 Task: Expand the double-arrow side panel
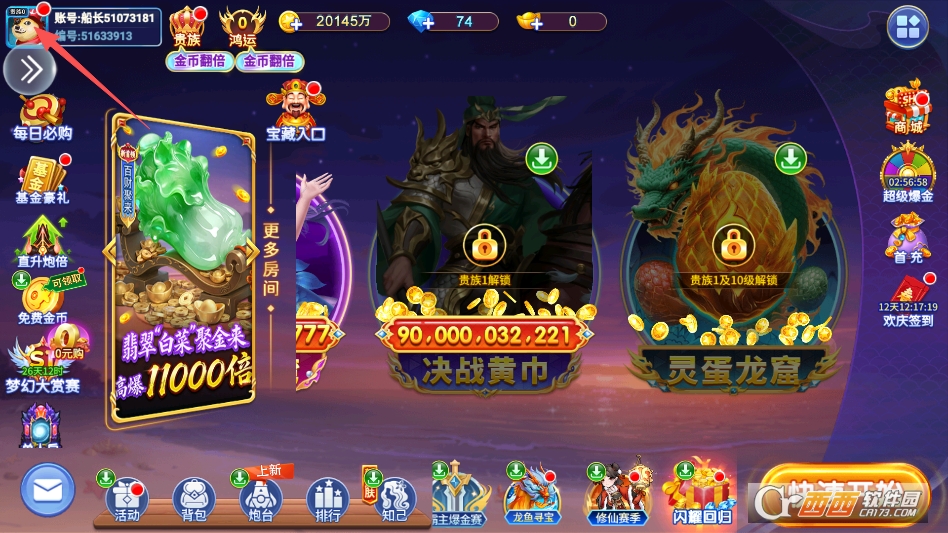click(30, 69)
